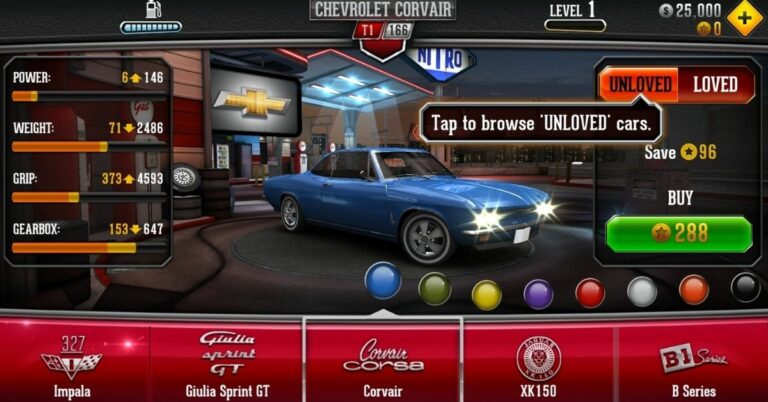Pick the orange paint color
The height and width of the screenshot is (402, 768).
tap(693, 289)
